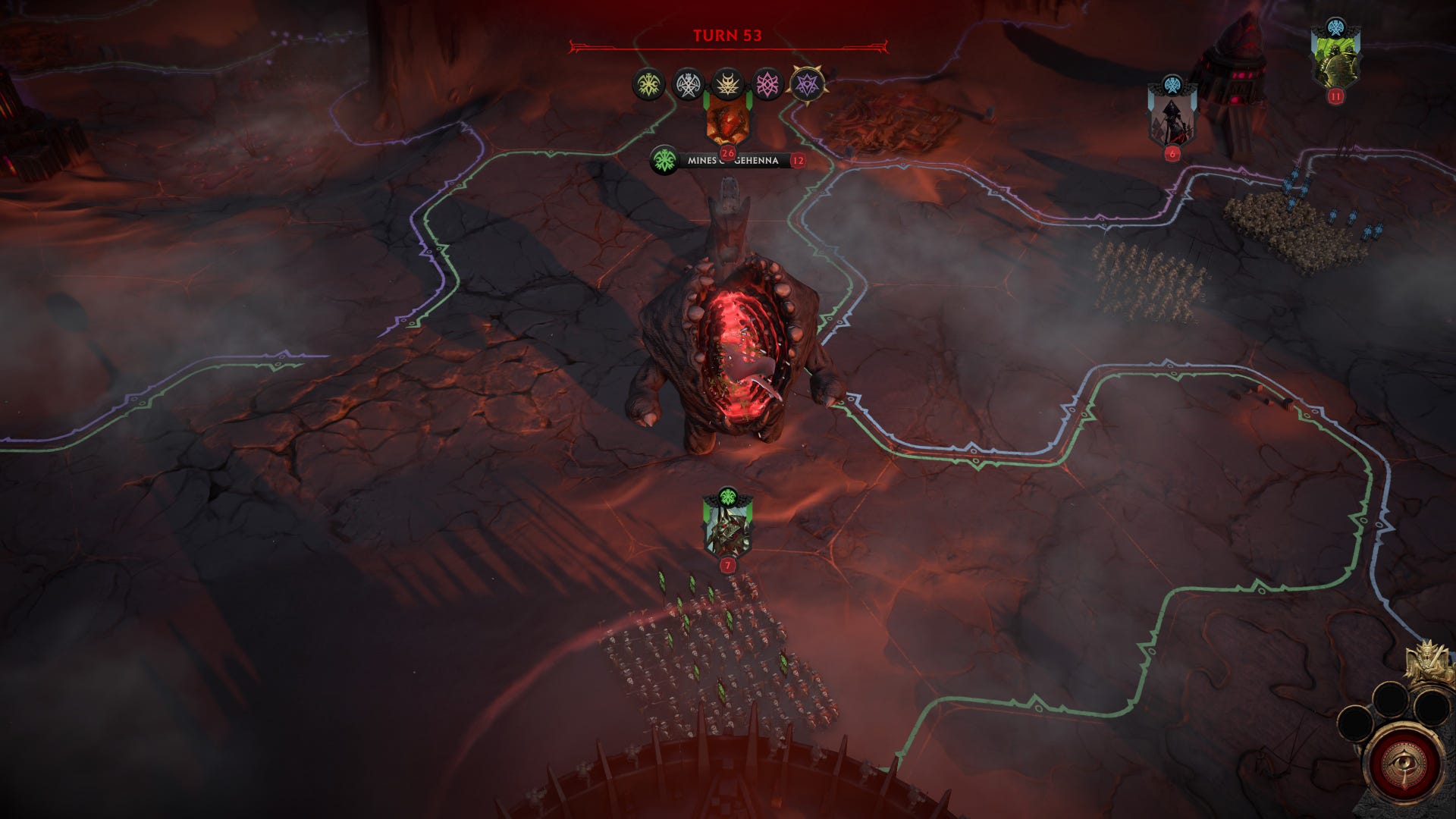The width and height of the screenshot is (1456, 819).
Task: Select the pink faction rune icon
Action: click(x=767, y=82)
